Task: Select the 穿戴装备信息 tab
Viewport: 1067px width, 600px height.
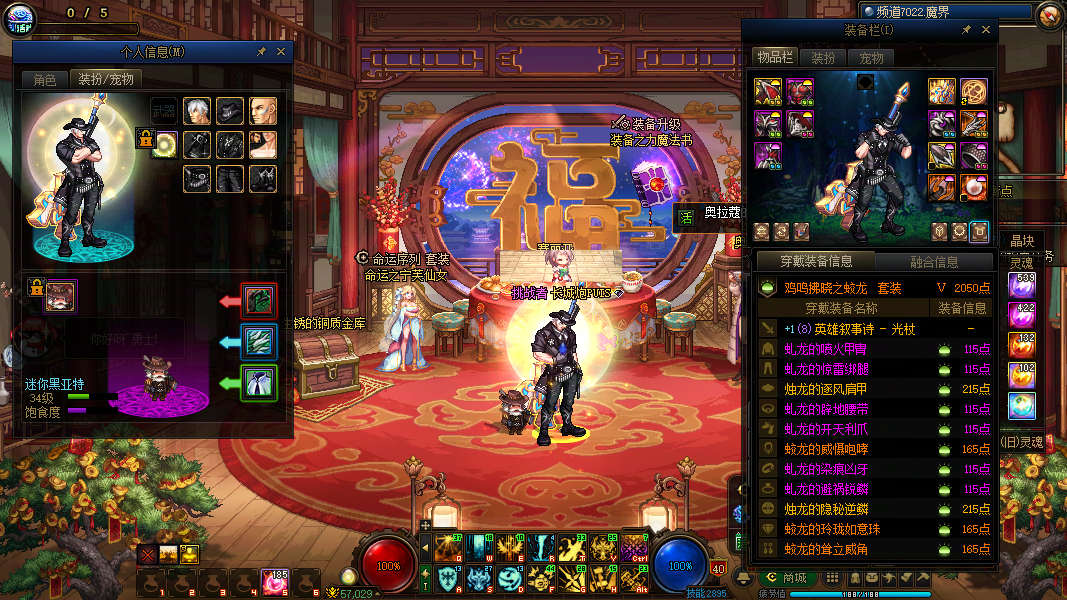Action: pyautogui.click(x=817, y=262)
